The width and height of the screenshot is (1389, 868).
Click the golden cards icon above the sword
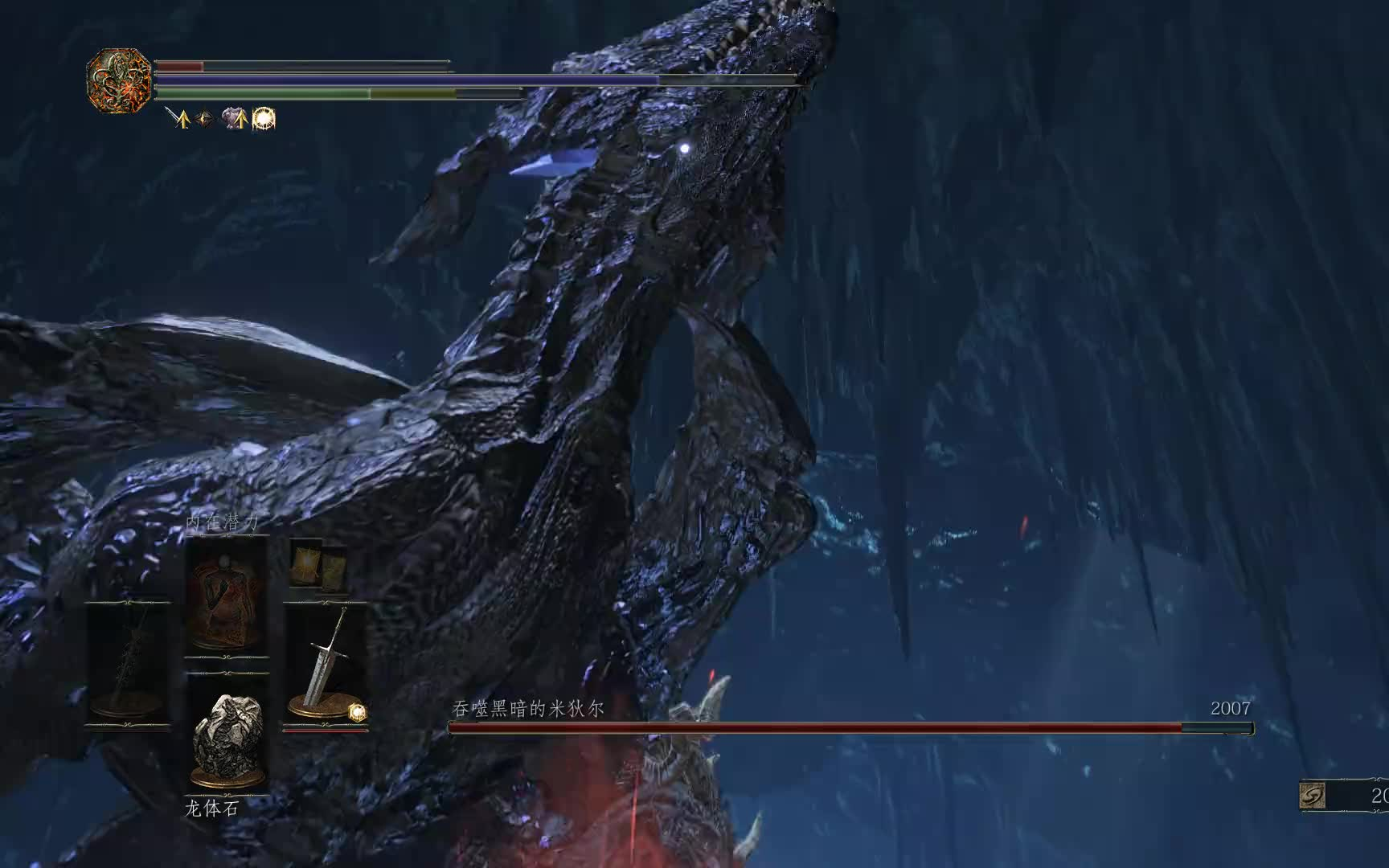(319, 566)
